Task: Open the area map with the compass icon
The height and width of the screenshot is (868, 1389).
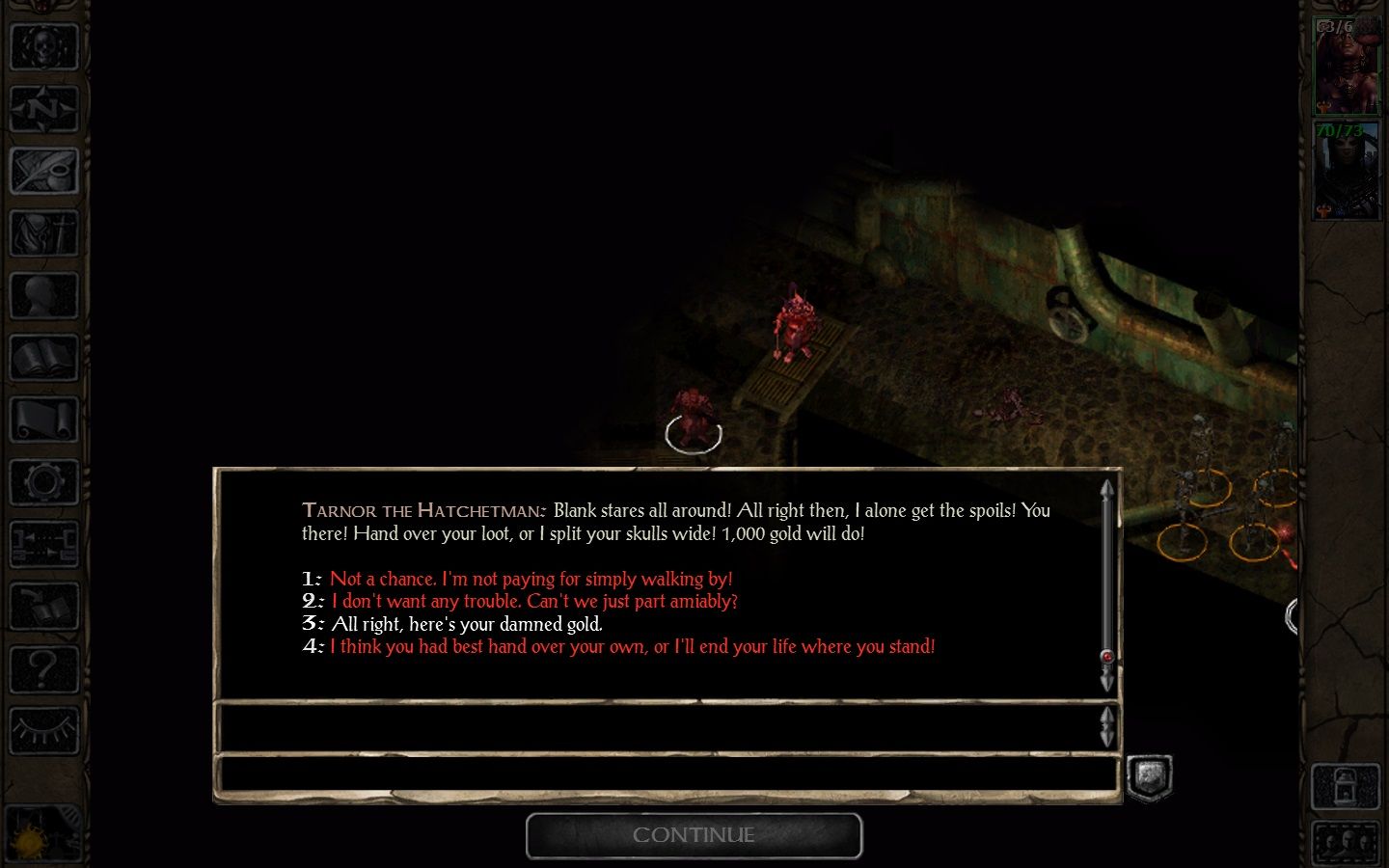Action: pyautogui.click(x=43, y=108)
